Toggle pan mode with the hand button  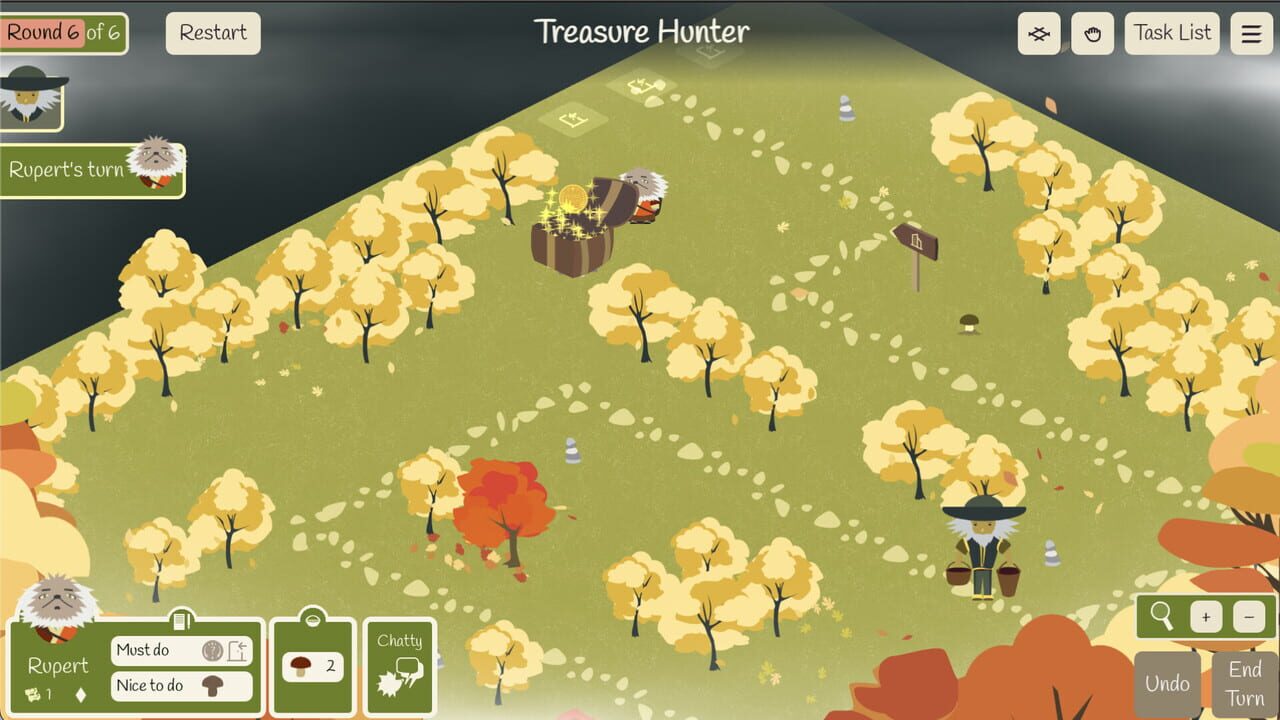[x=1092, y=33]
